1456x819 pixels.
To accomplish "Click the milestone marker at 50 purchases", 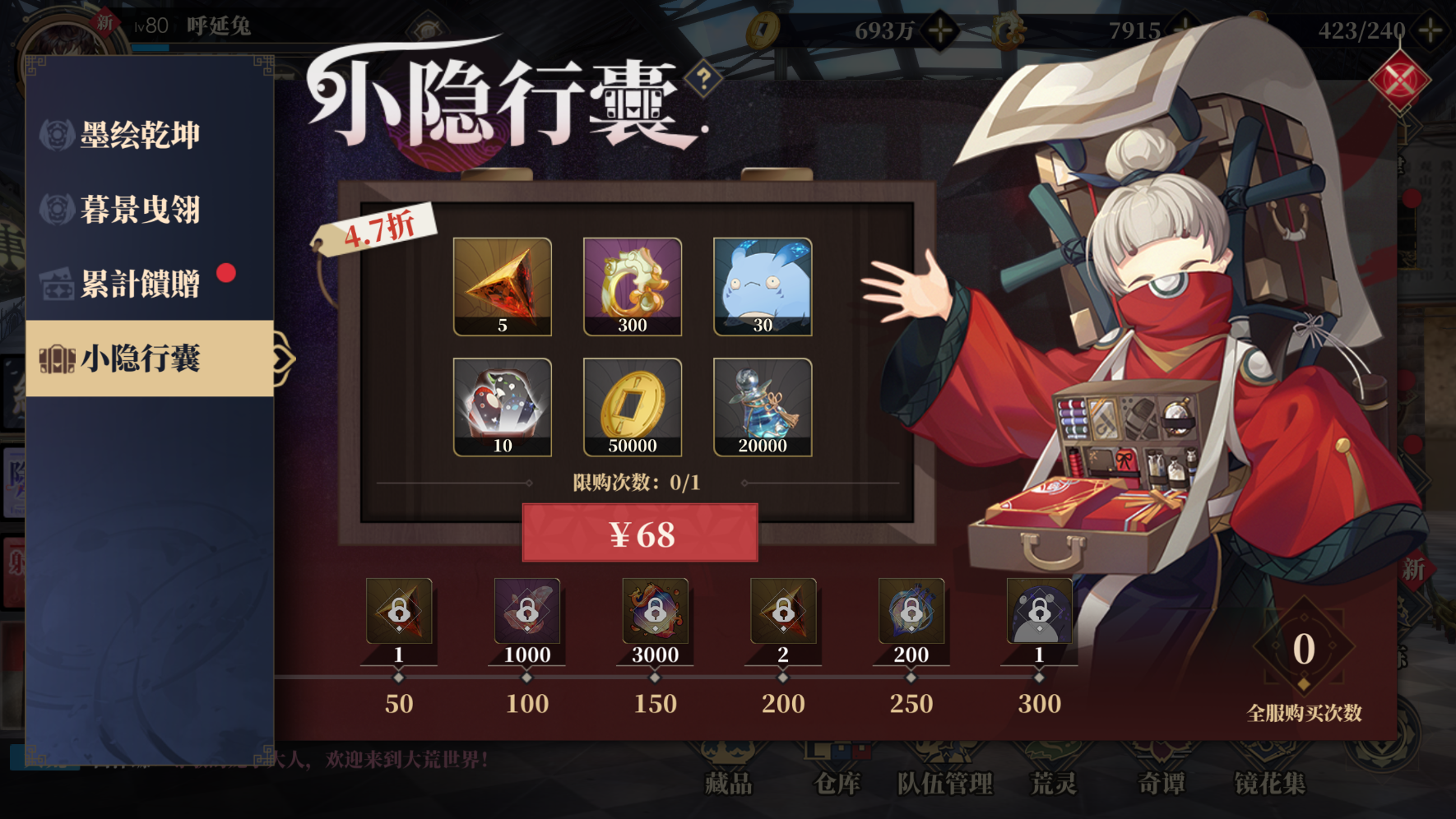I will point(398,676).
